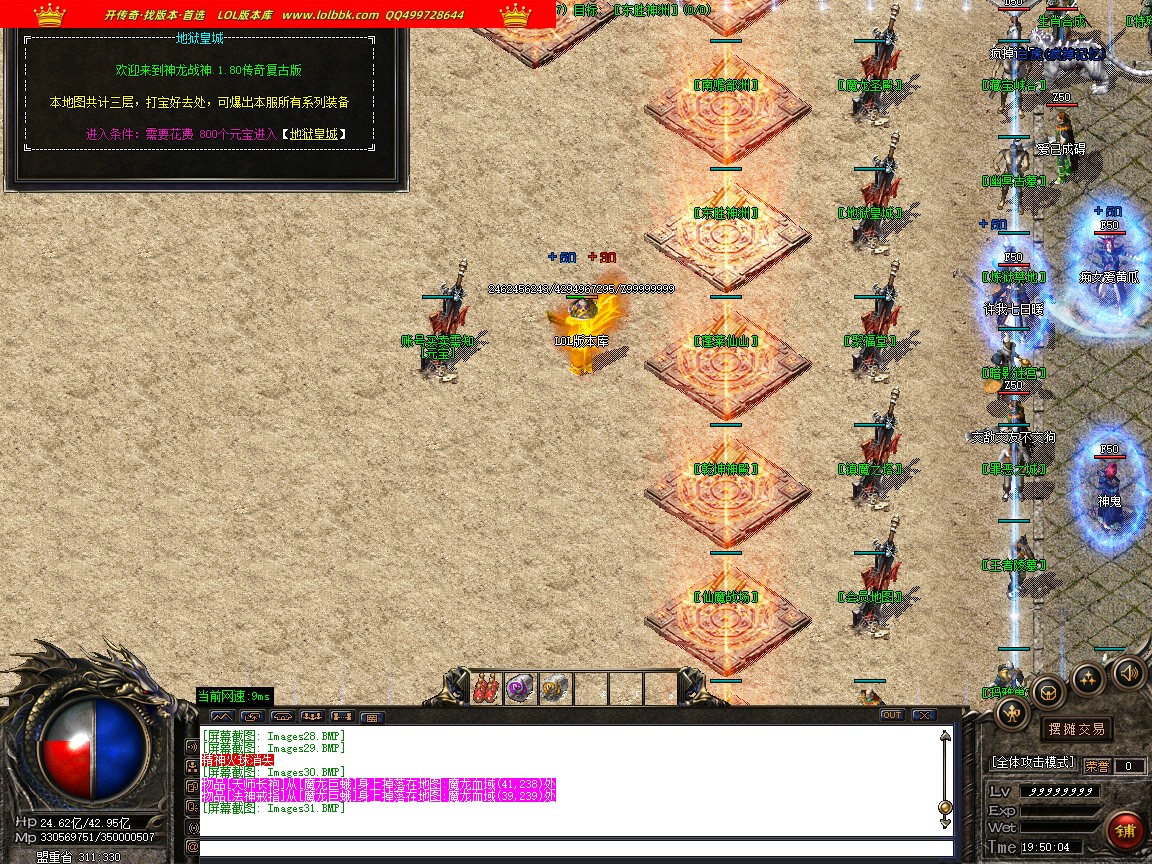This screenshot has width=1152, height=864.
Task: Switch the 全体攻击模式 attack mode label
Action: pos(1032,763)
